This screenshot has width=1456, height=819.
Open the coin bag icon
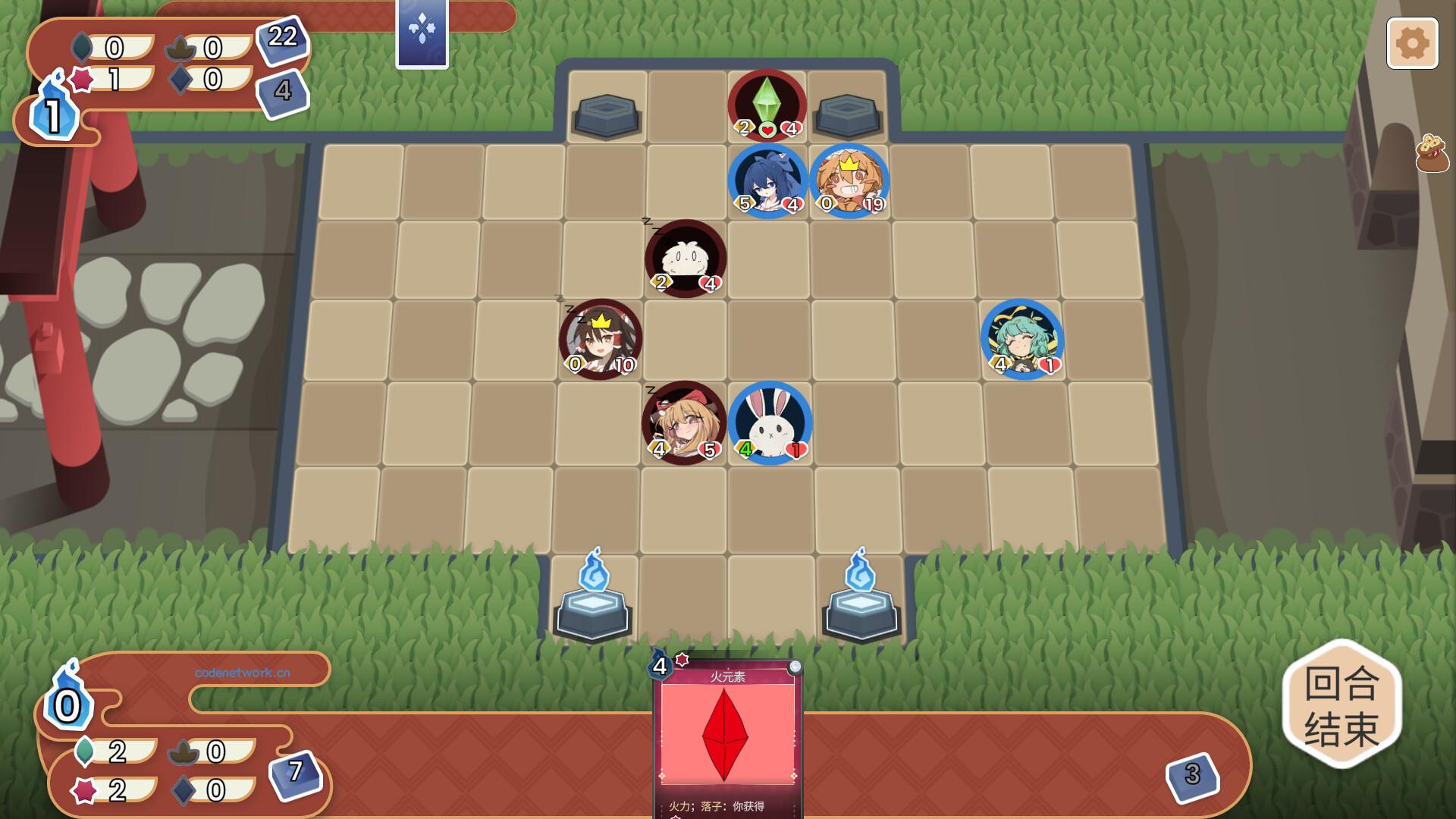(x=1432, y=153)
